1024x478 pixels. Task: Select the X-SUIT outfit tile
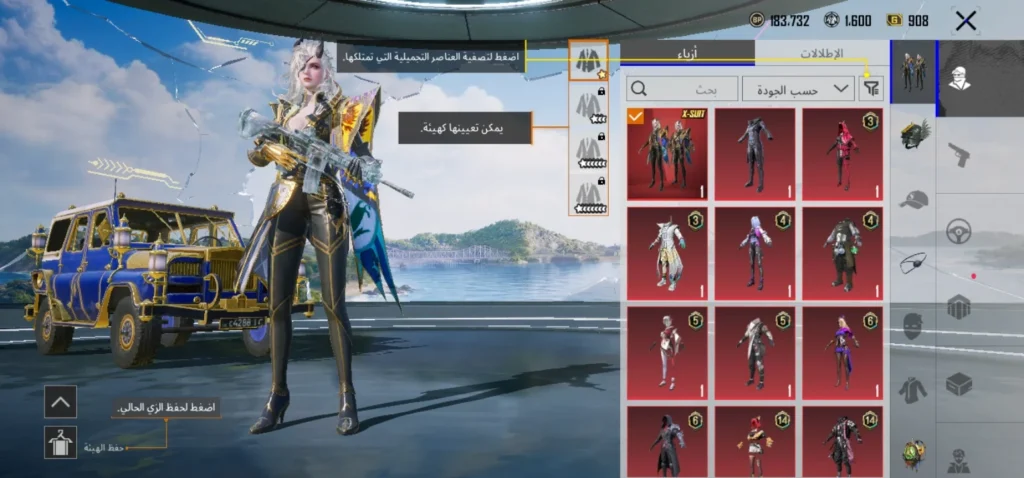(667, 154)
